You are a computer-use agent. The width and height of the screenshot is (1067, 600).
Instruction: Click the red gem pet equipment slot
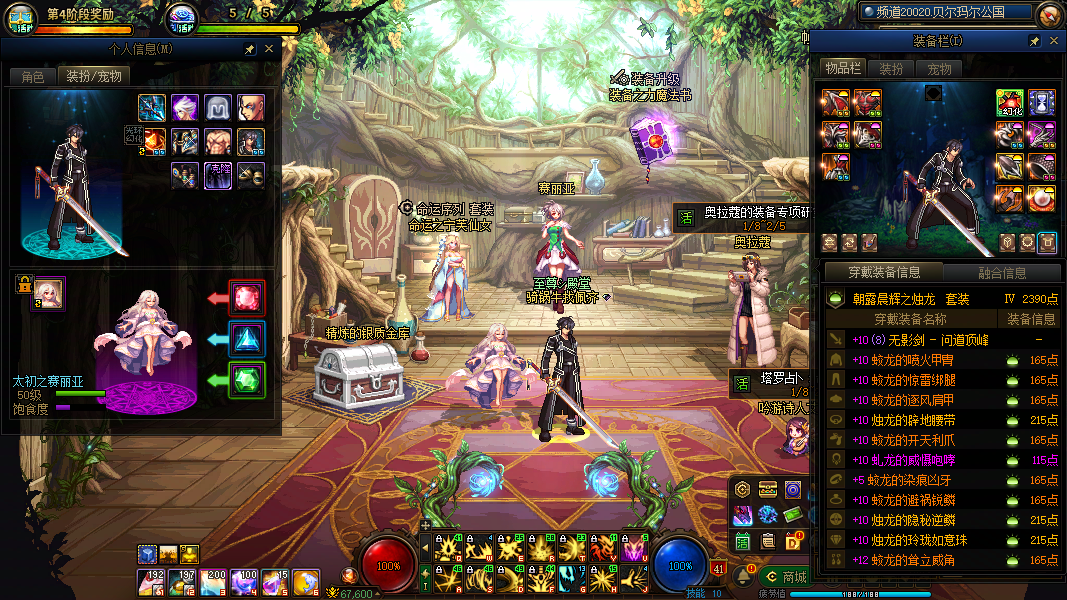(247, 298)
